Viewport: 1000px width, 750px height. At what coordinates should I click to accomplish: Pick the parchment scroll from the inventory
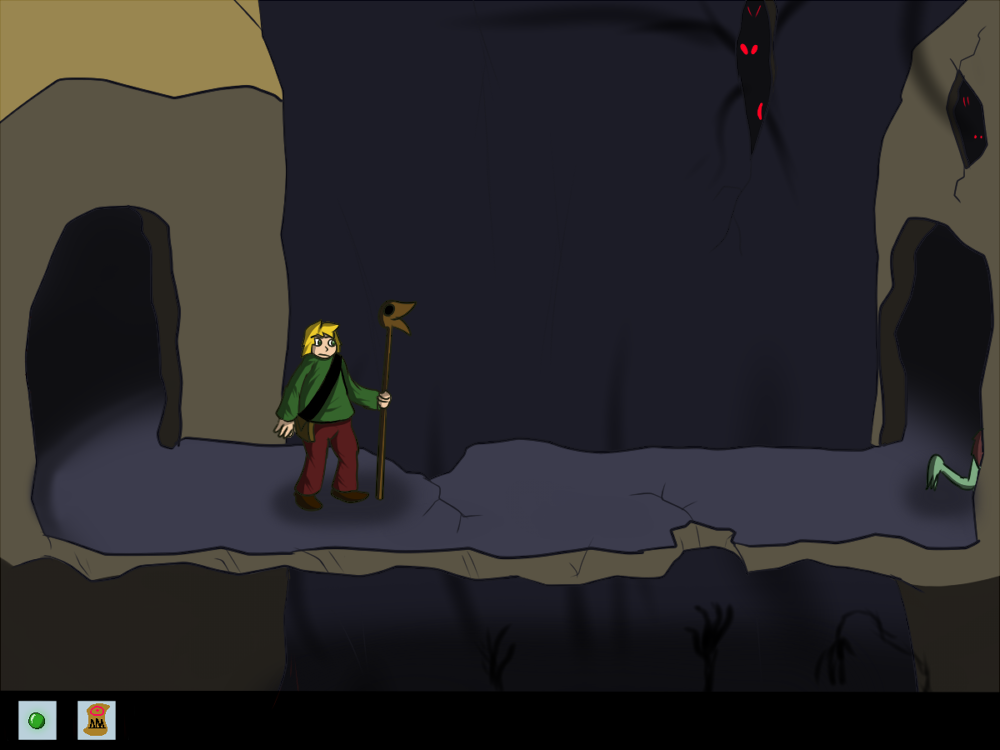[96, 720]
